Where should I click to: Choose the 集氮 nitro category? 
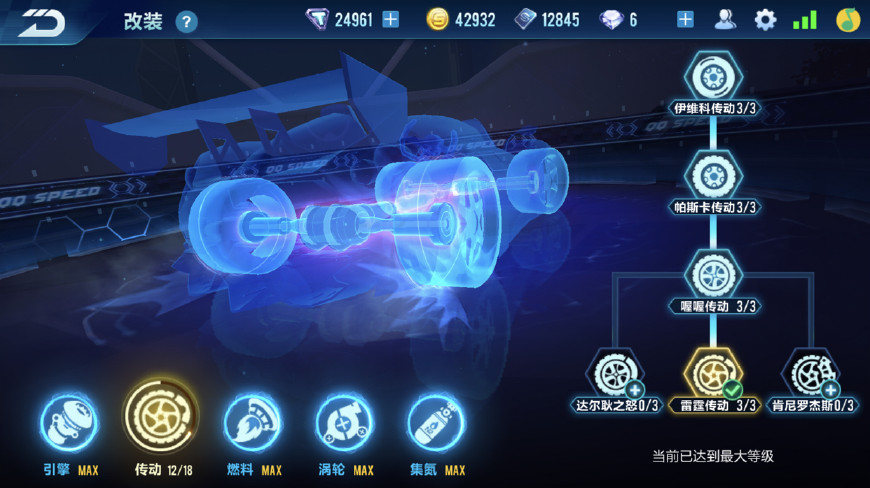pyautogui.click(x=436, y=423)
